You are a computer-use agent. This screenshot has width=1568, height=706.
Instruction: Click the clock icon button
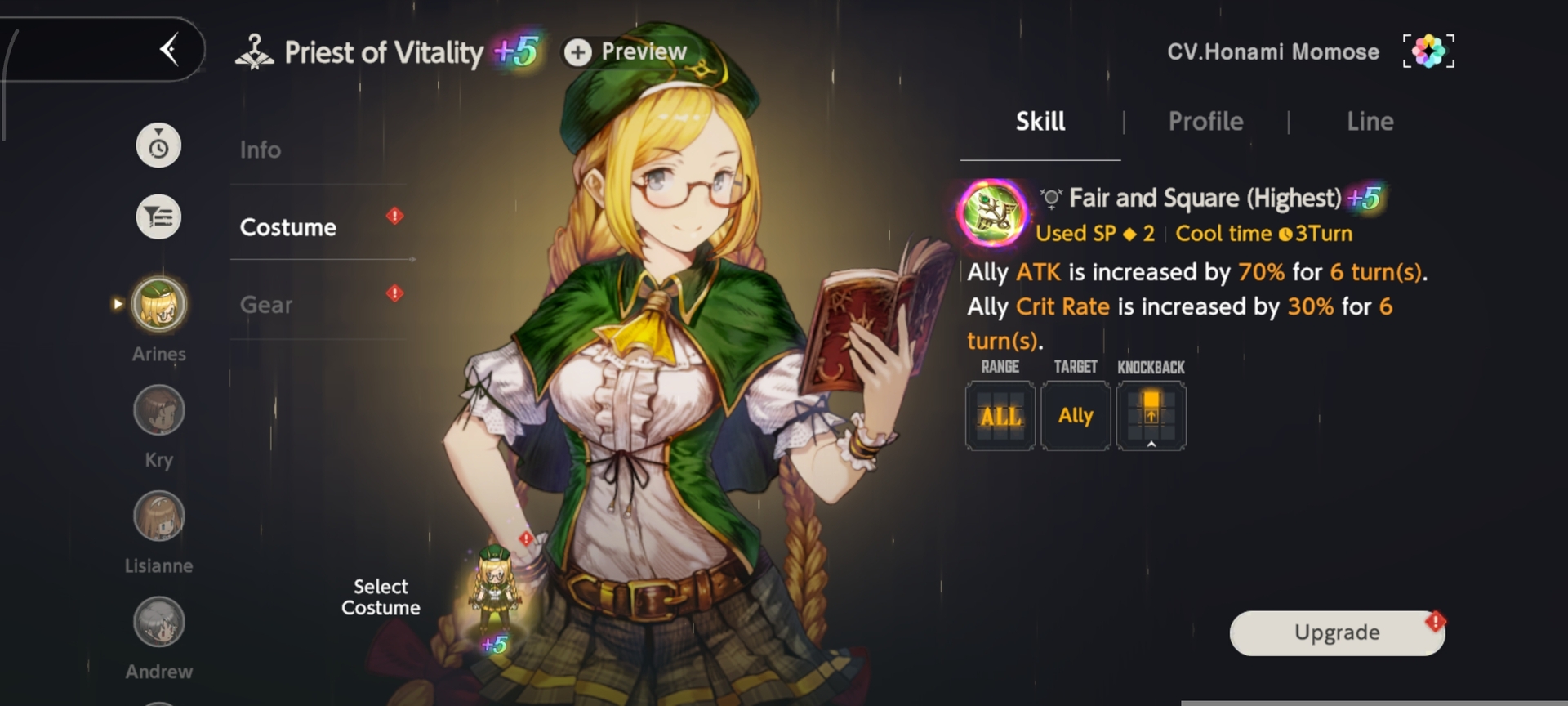(158, 146)
